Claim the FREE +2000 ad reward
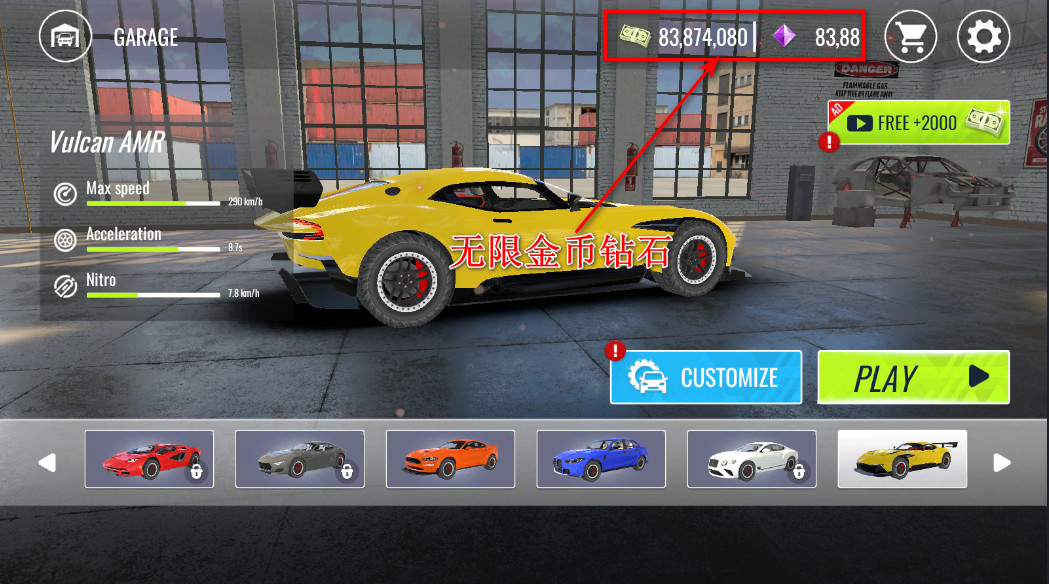1049x584 pixels. (x=918, y=123)
